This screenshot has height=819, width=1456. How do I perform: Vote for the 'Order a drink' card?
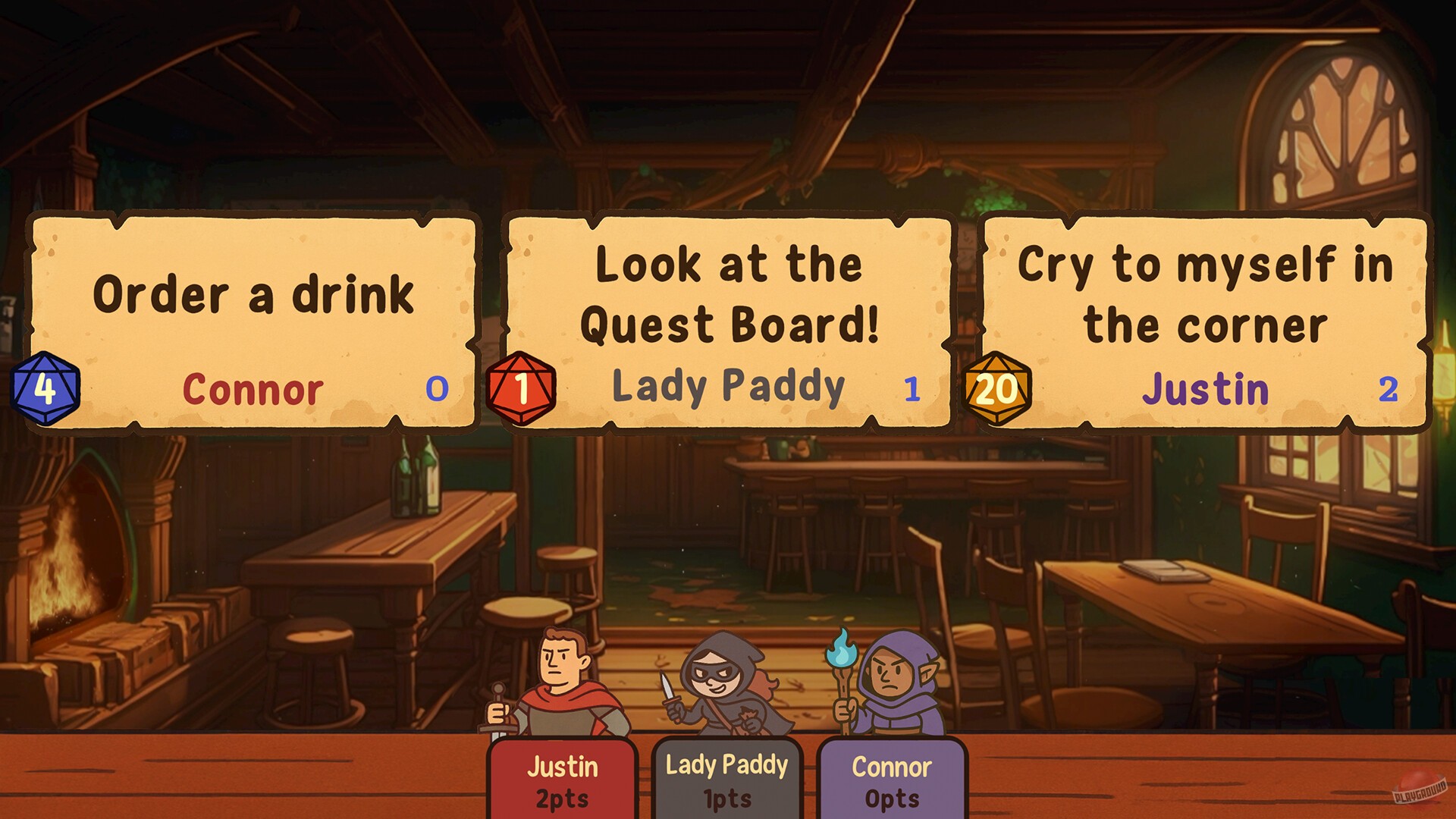click(x=254, y=296)
